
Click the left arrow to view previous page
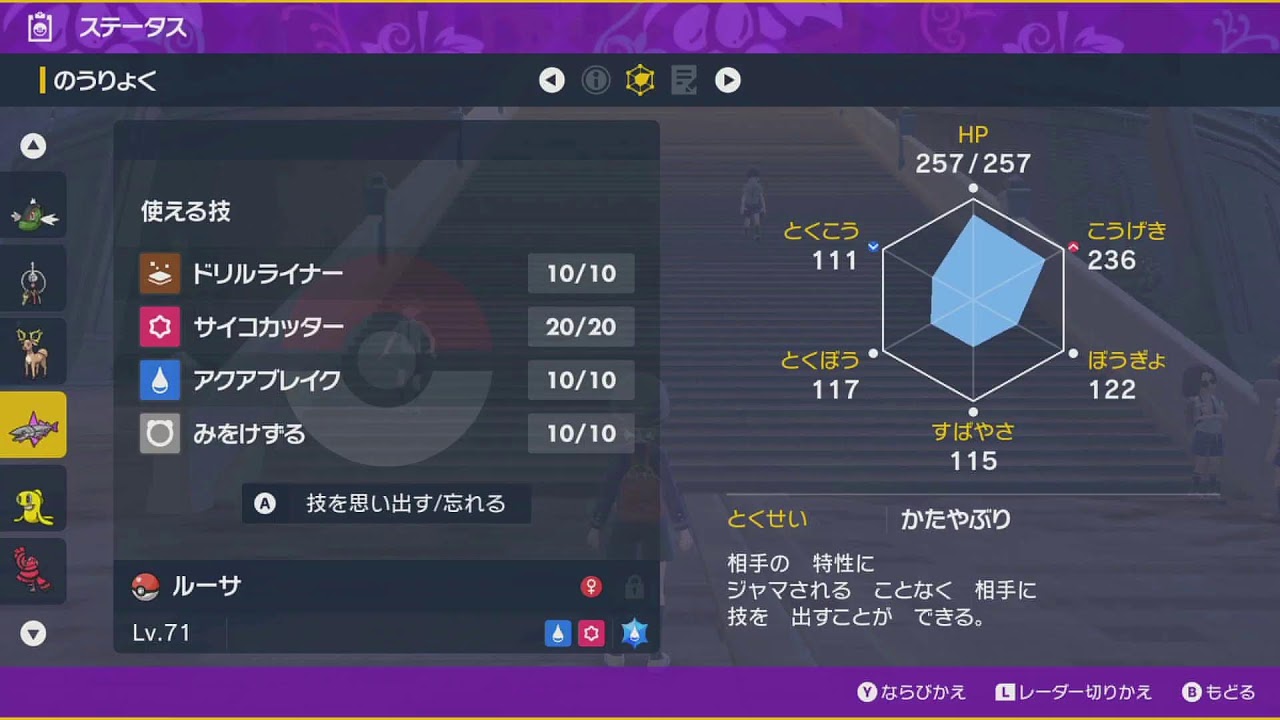click(x=552, y=80)
